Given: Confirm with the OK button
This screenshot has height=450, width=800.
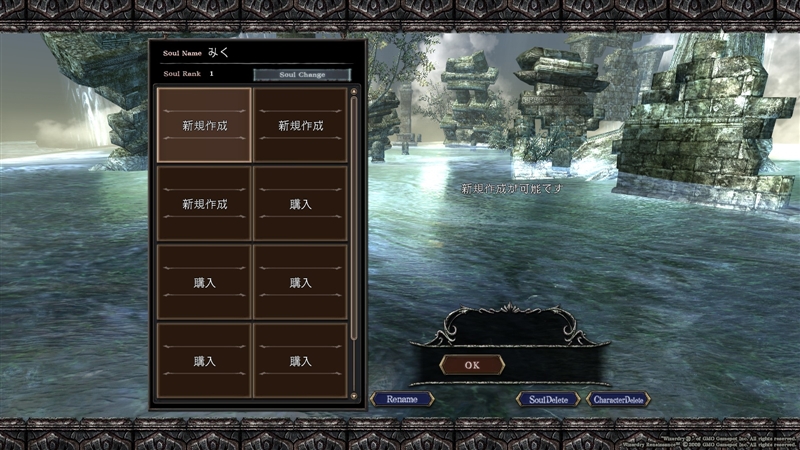Looking at the screenshot, I should (472, 365).
